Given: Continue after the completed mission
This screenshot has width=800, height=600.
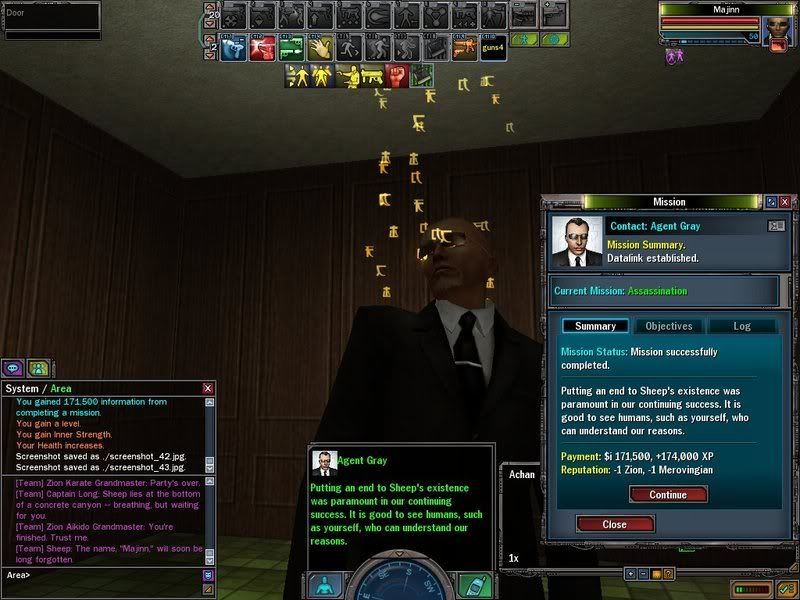Looking at the screenshot, I should 668,494.
